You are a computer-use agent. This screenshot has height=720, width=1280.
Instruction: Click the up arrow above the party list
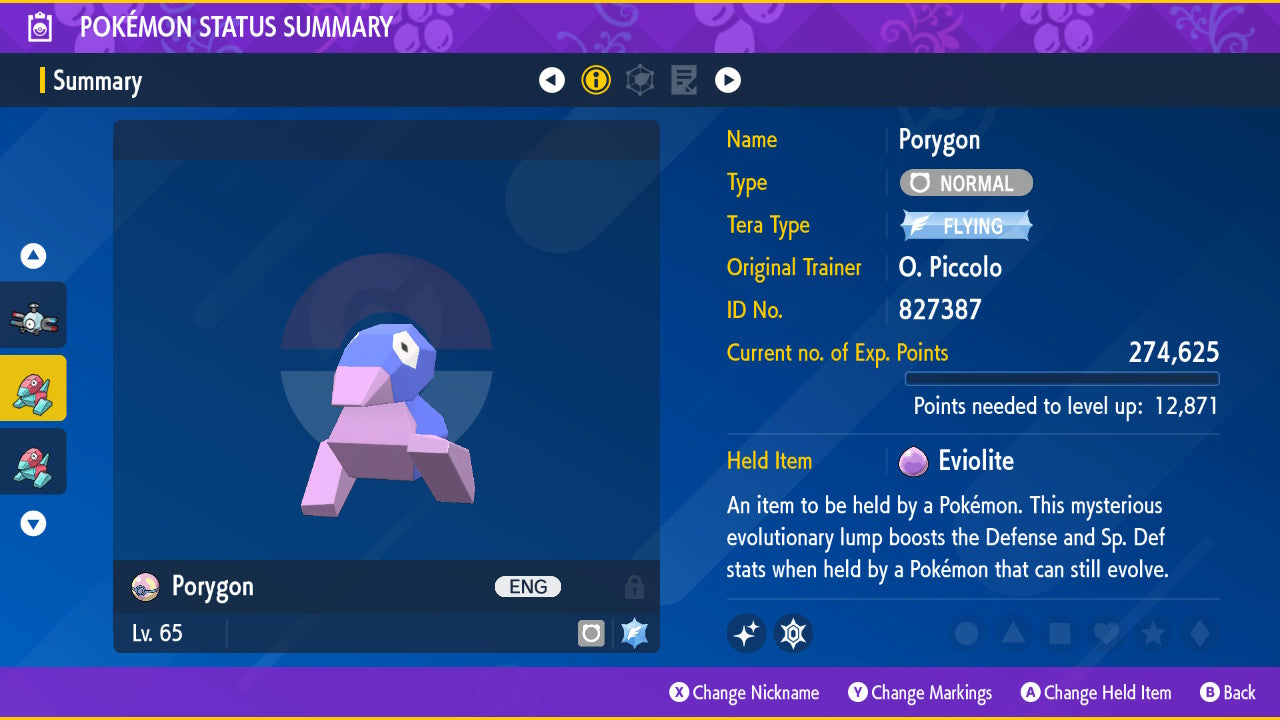tap(33, 257)
